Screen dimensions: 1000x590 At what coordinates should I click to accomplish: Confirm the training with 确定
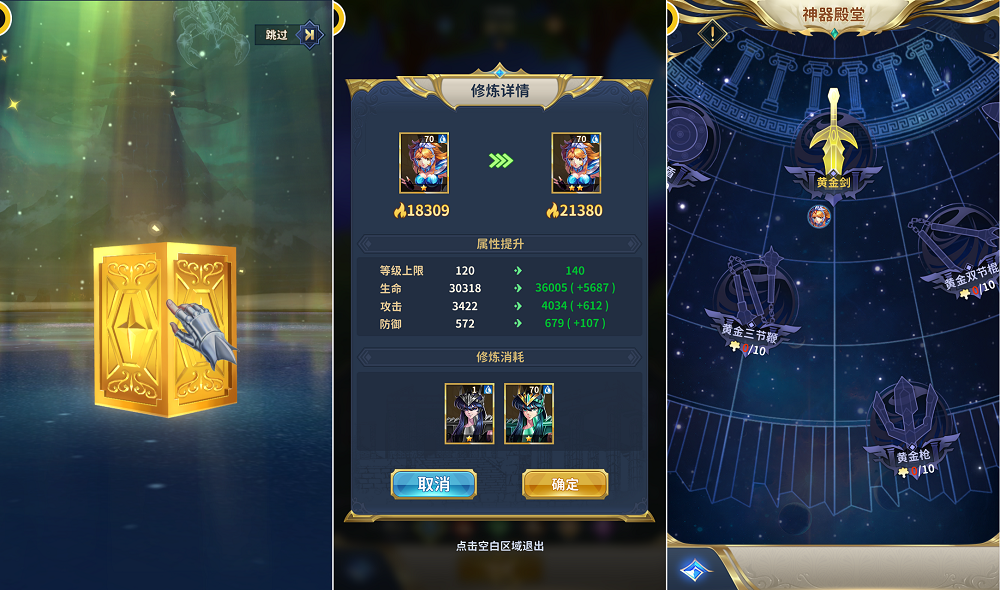click(x=565, y=484)
